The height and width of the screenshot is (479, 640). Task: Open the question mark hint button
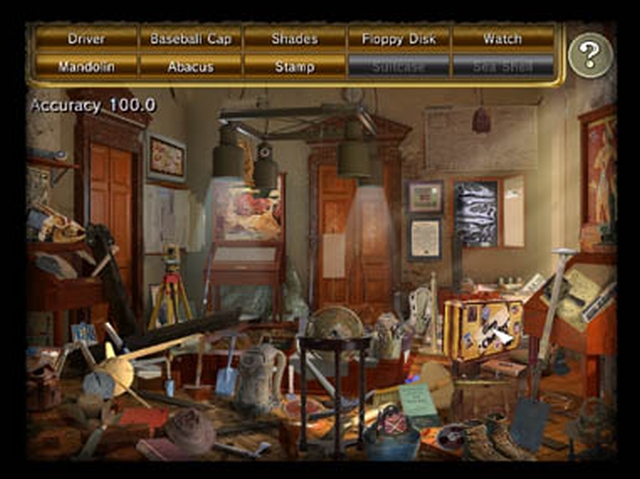click(590, 55)
